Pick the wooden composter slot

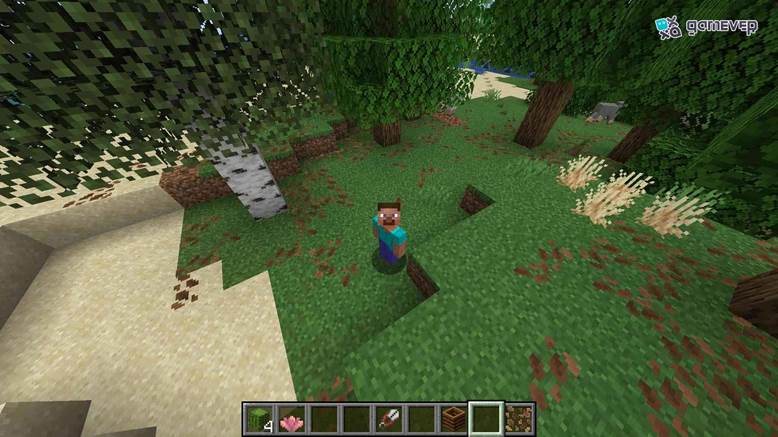tap(454, 419)
